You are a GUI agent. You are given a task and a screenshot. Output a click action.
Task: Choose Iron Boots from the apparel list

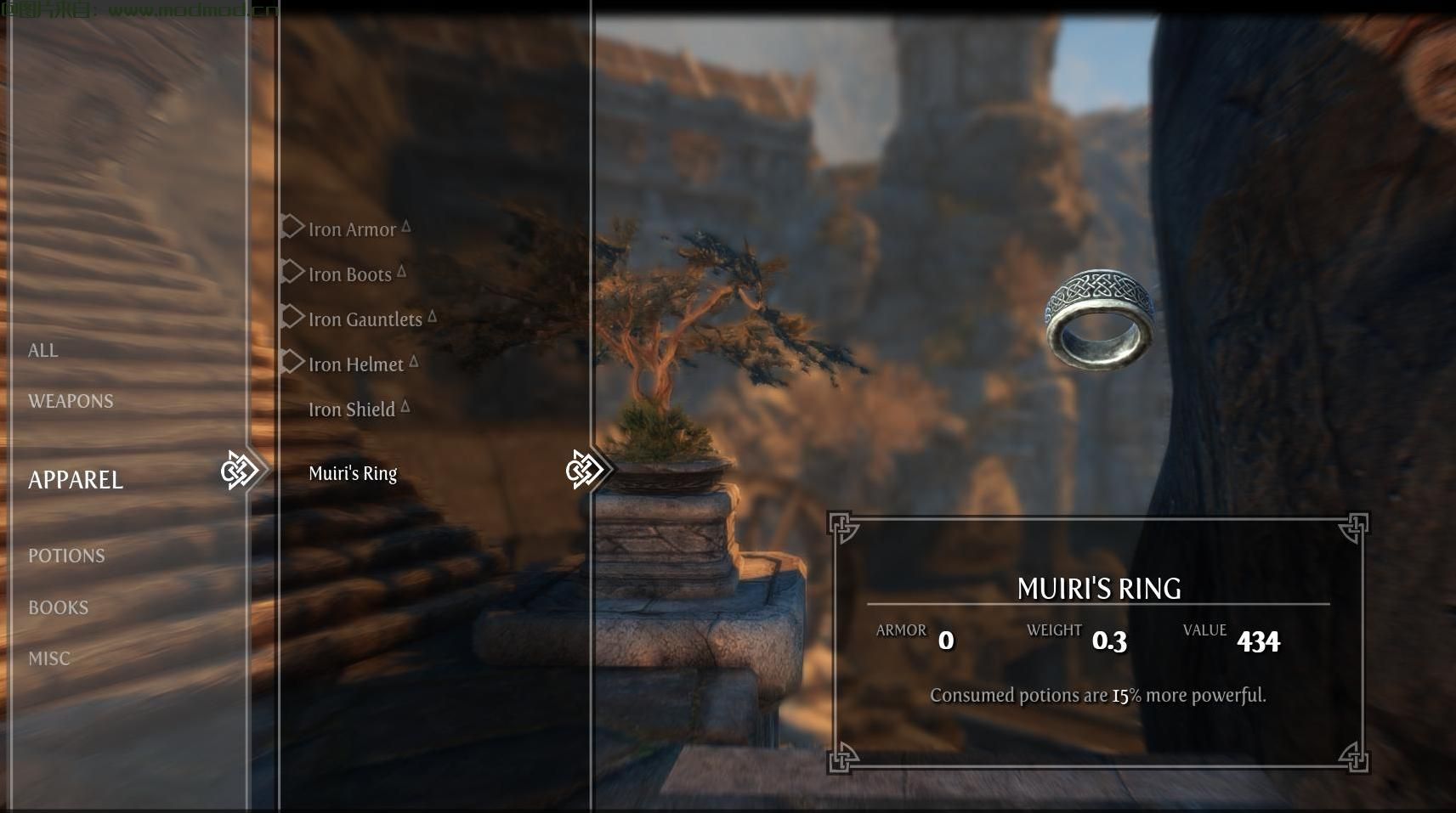(349, 274)
